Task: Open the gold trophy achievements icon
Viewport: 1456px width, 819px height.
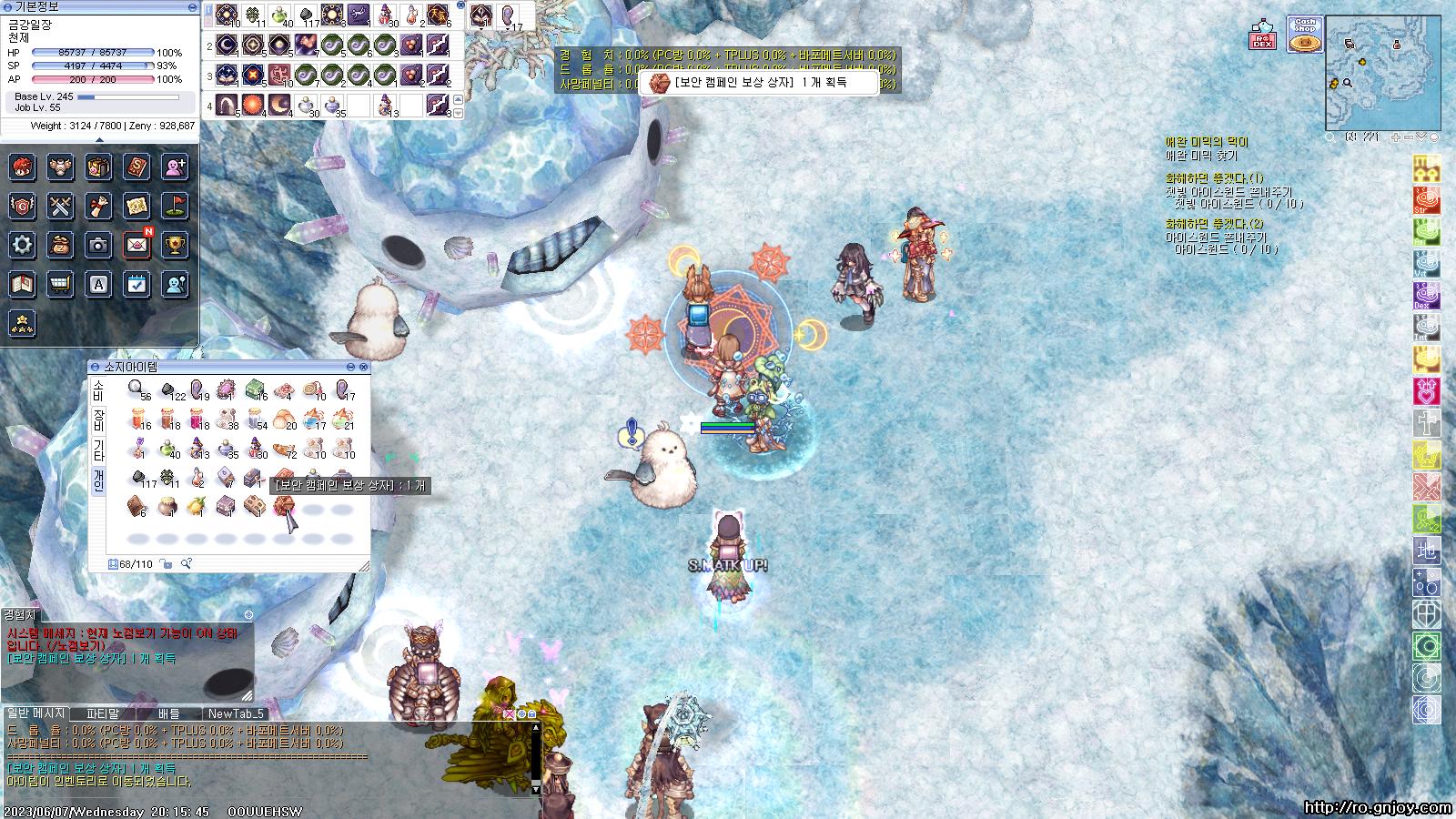Action: coord(175,244)
